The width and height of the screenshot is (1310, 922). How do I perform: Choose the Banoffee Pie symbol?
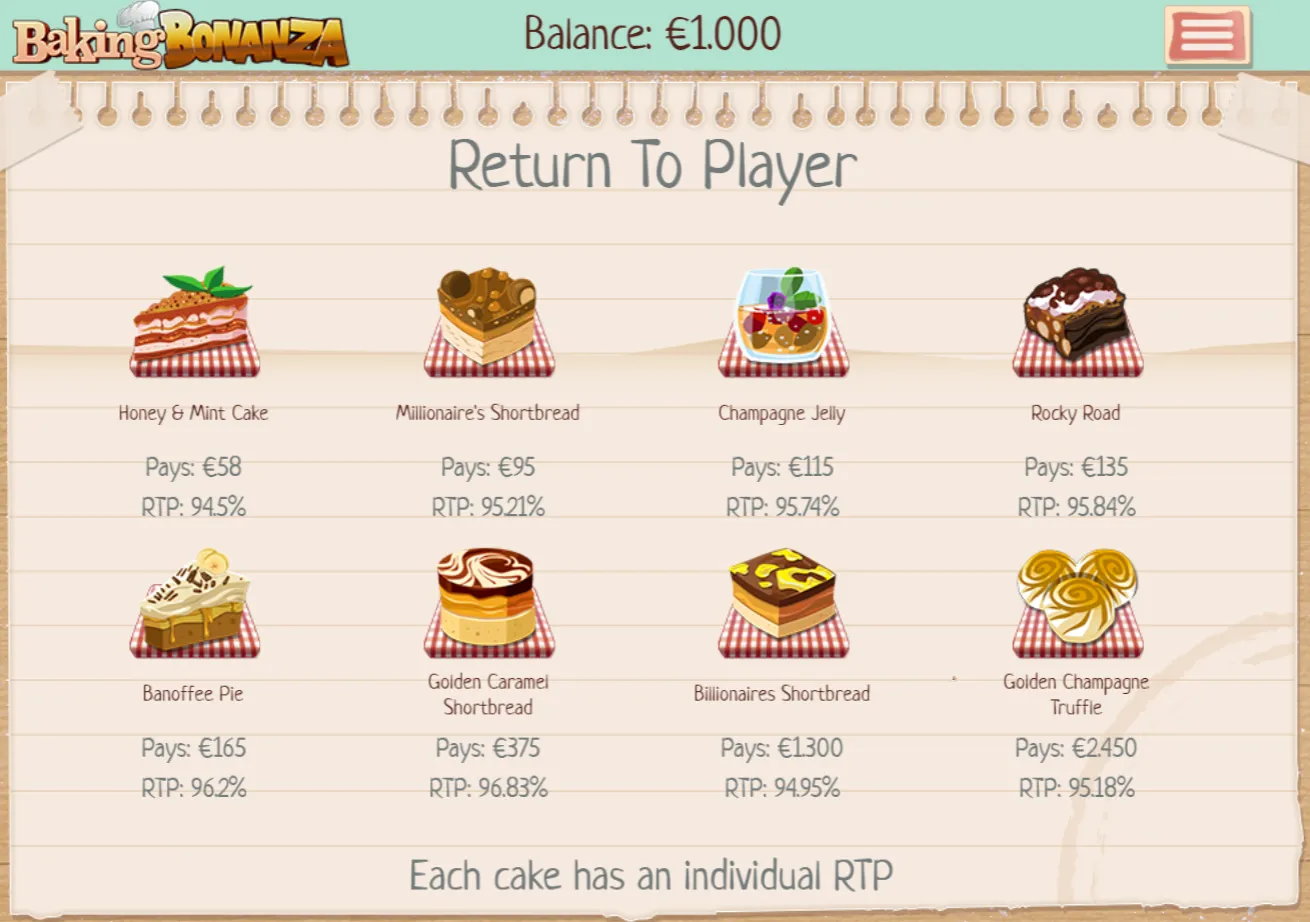click(x=194, y=600)
